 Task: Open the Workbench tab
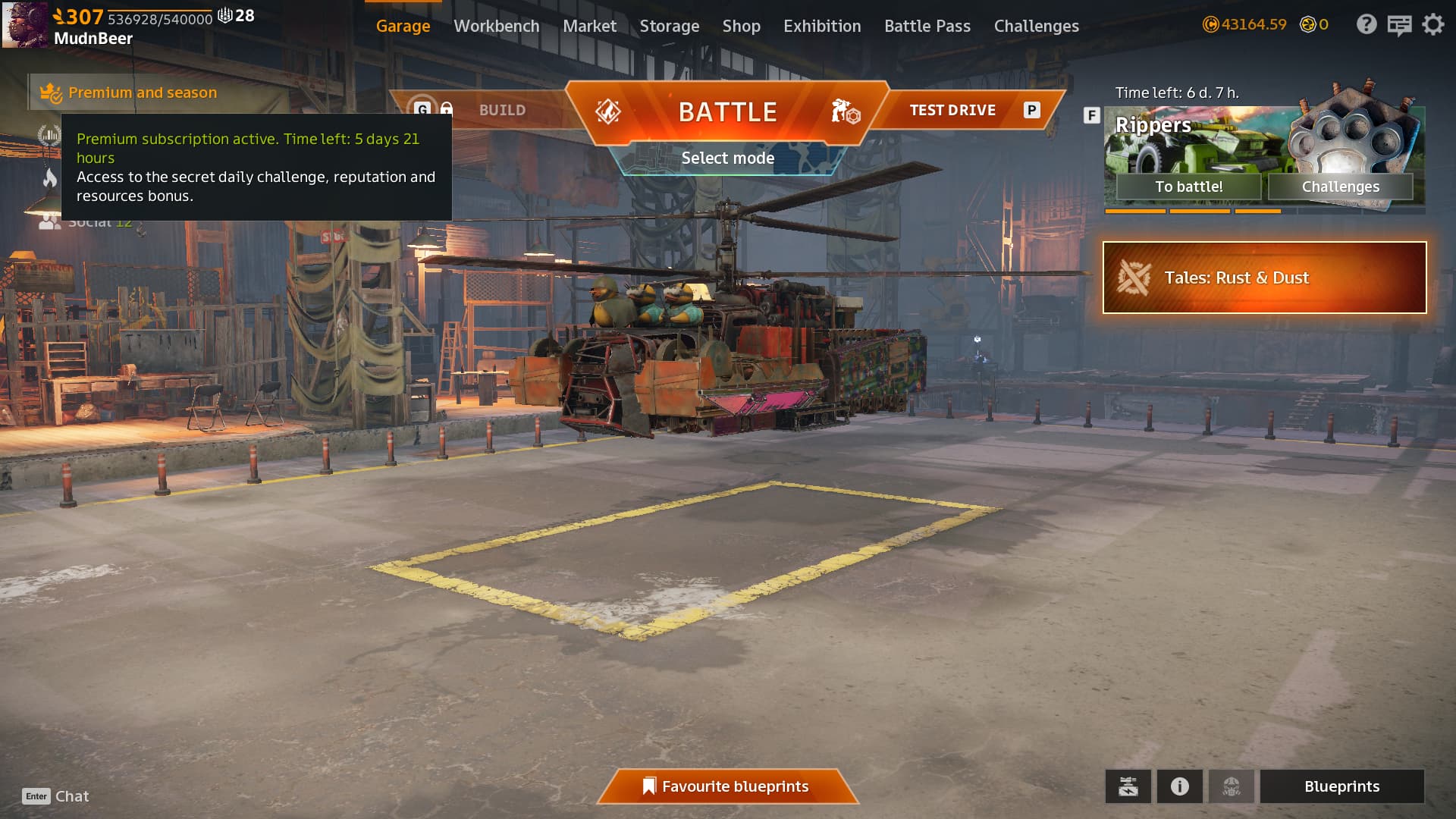(496, 26)
